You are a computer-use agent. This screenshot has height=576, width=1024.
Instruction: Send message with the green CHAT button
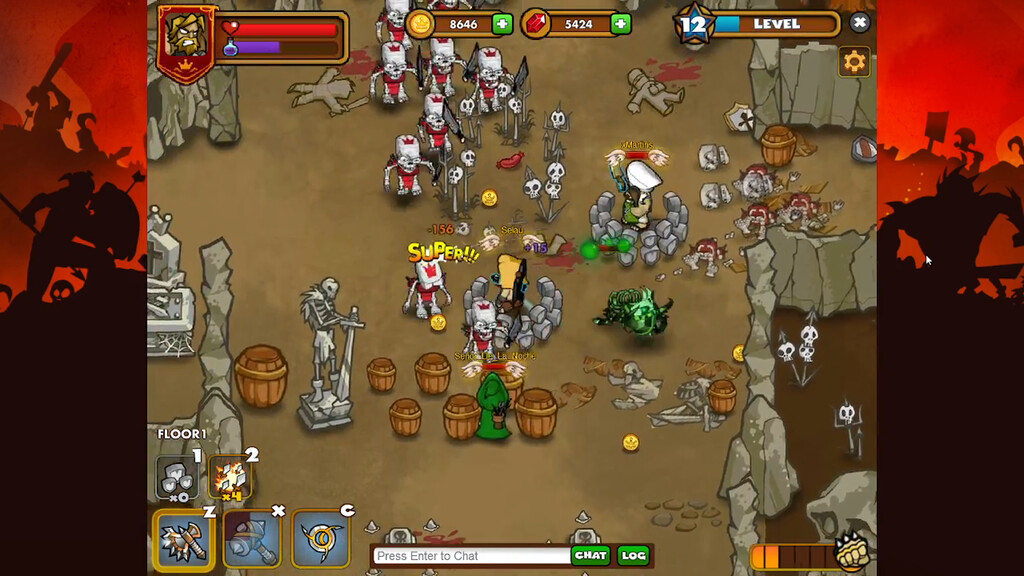[x=590, y=556]
